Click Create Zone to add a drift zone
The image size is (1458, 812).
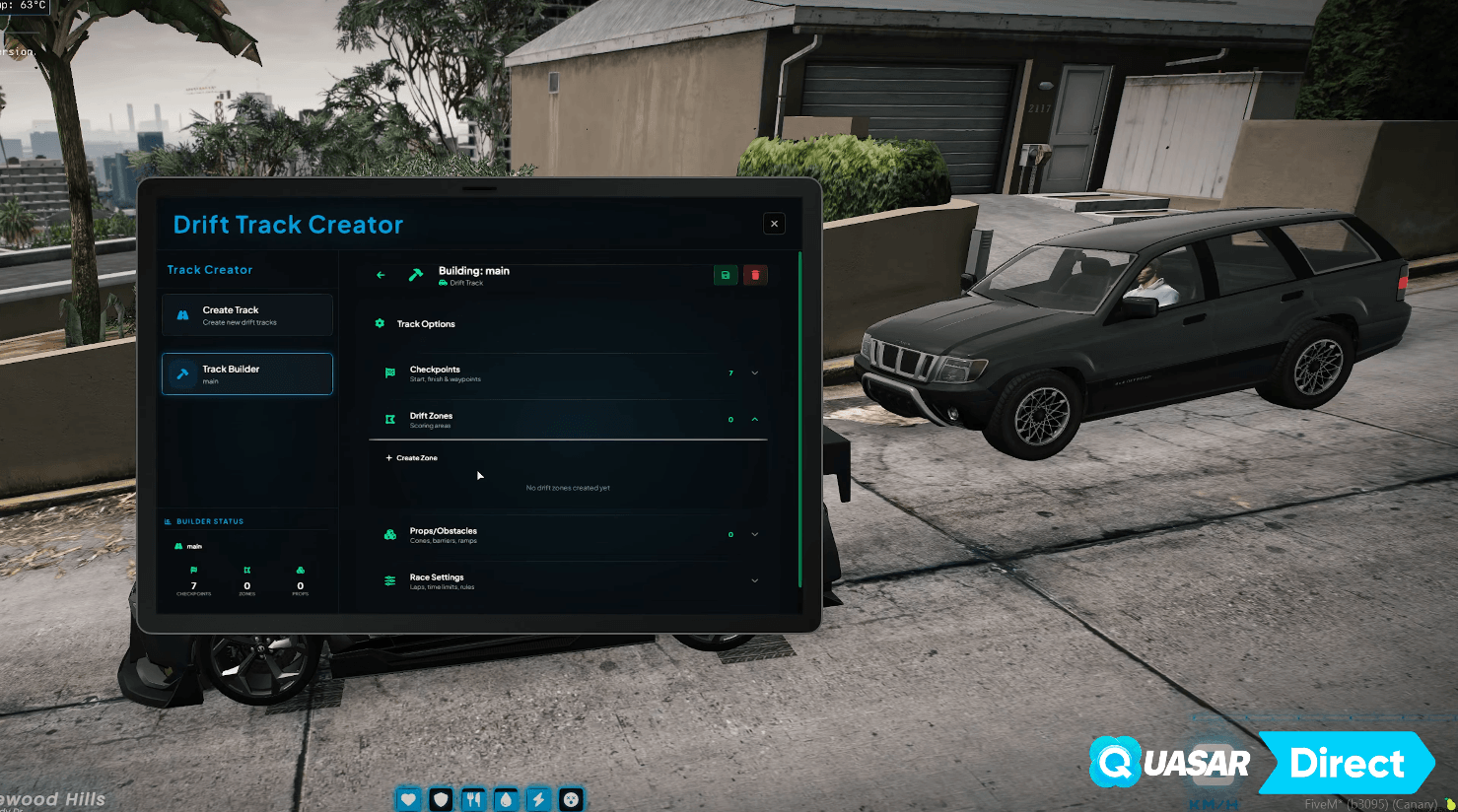coord(412,458)
